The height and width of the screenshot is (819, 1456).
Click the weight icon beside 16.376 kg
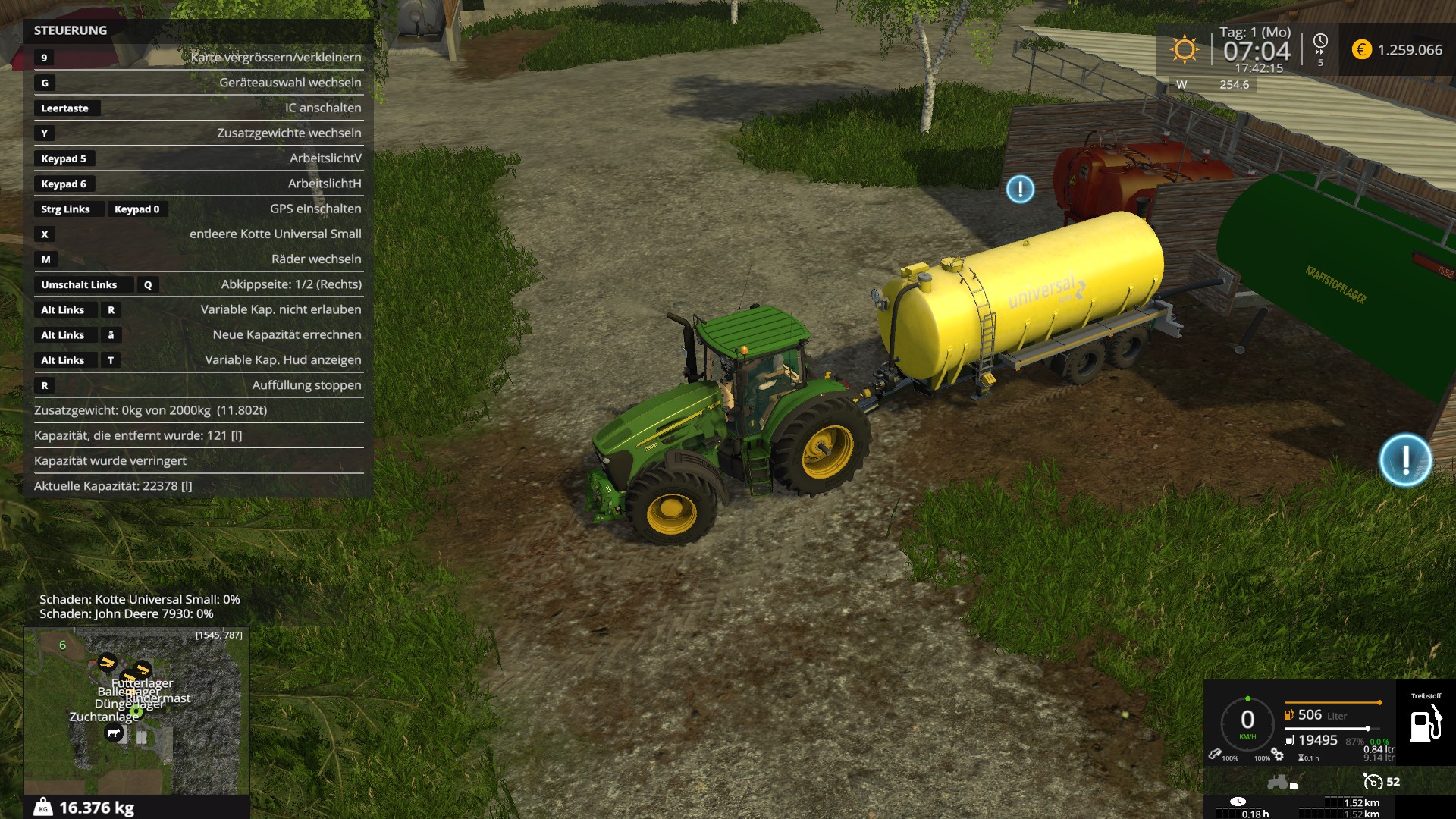(x=43, y=808)
